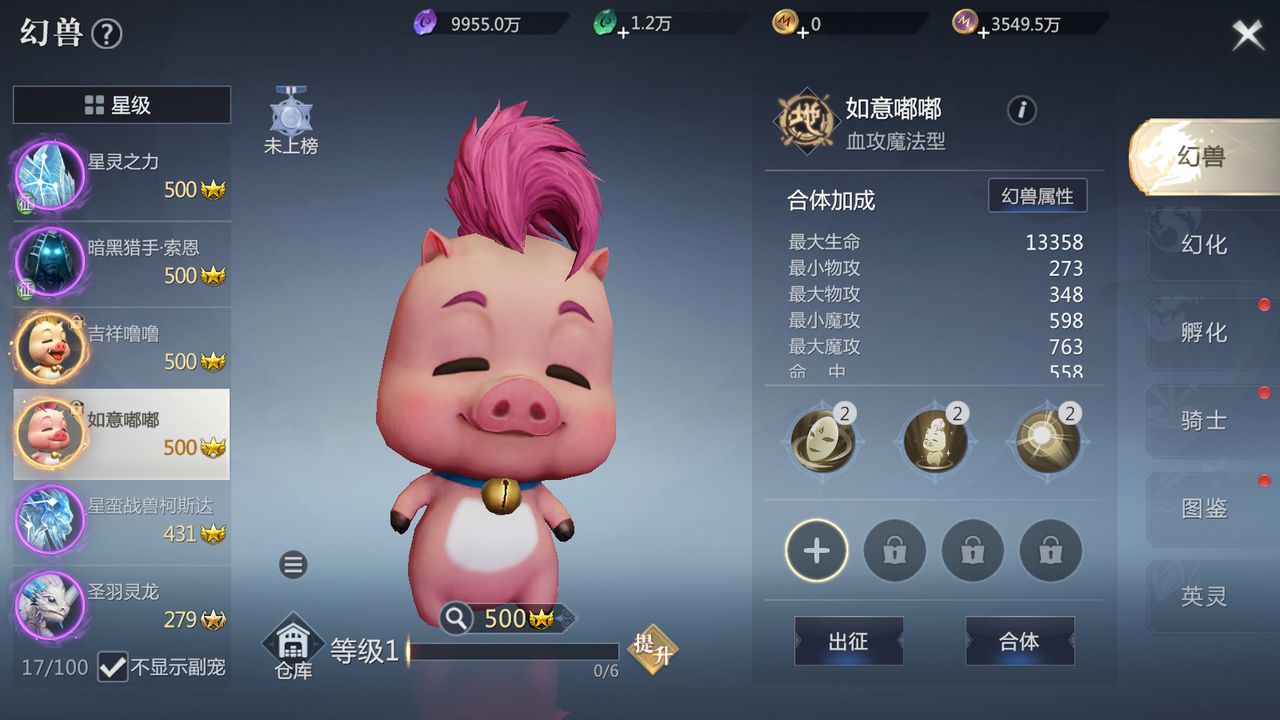The height and width of the screenshot is (720, 1280).
Task: Open the 星级 sorting dropdown
Action: (120, 104)
